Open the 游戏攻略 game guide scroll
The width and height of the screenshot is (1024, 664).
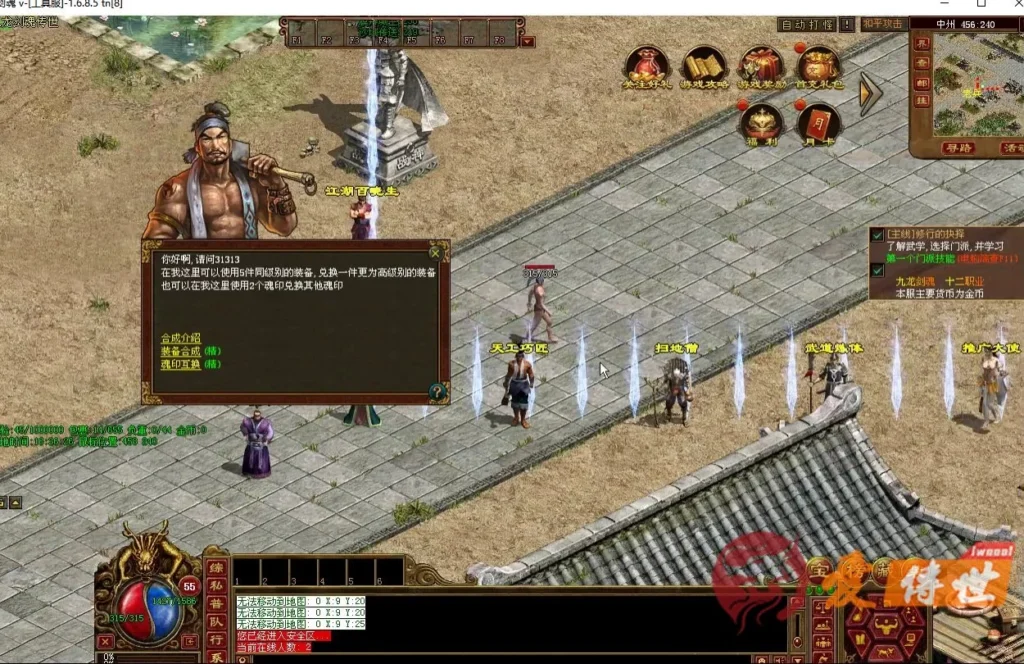(x=704, y=66)
